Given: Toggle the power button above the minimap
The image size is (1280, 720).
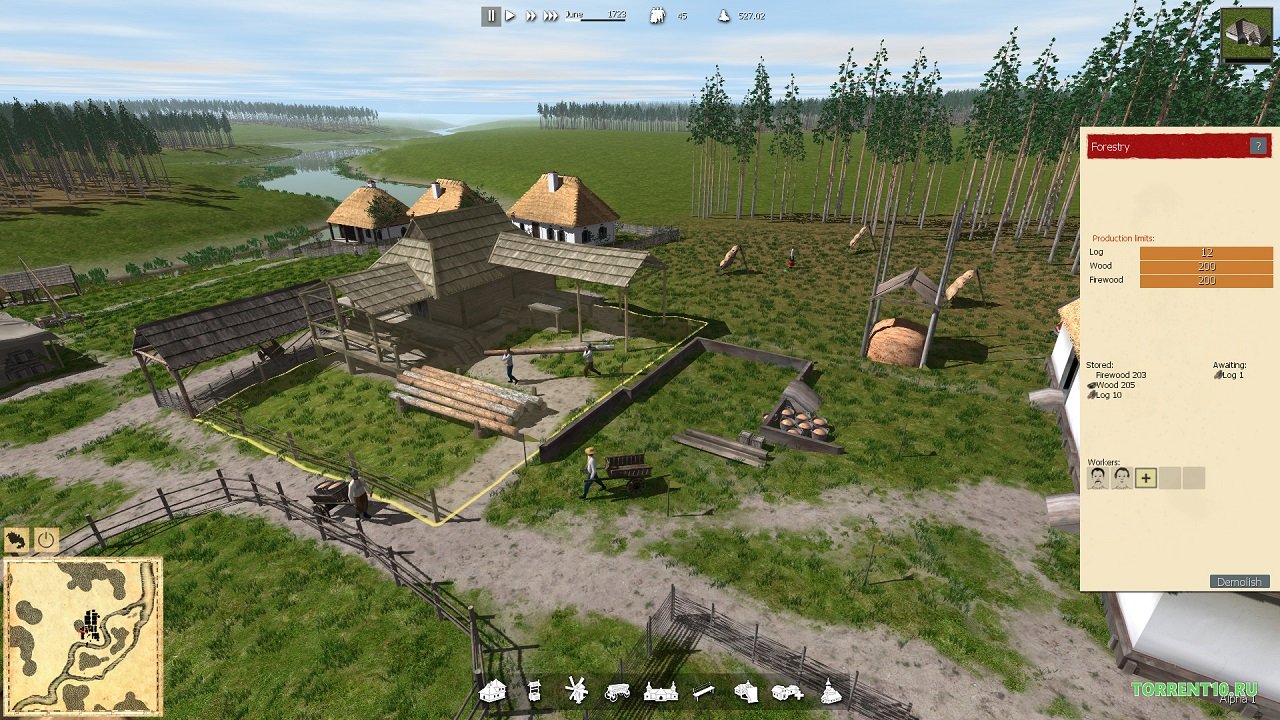Looking at the screenshot, I should pyautogui.click(x=46, y=540).
